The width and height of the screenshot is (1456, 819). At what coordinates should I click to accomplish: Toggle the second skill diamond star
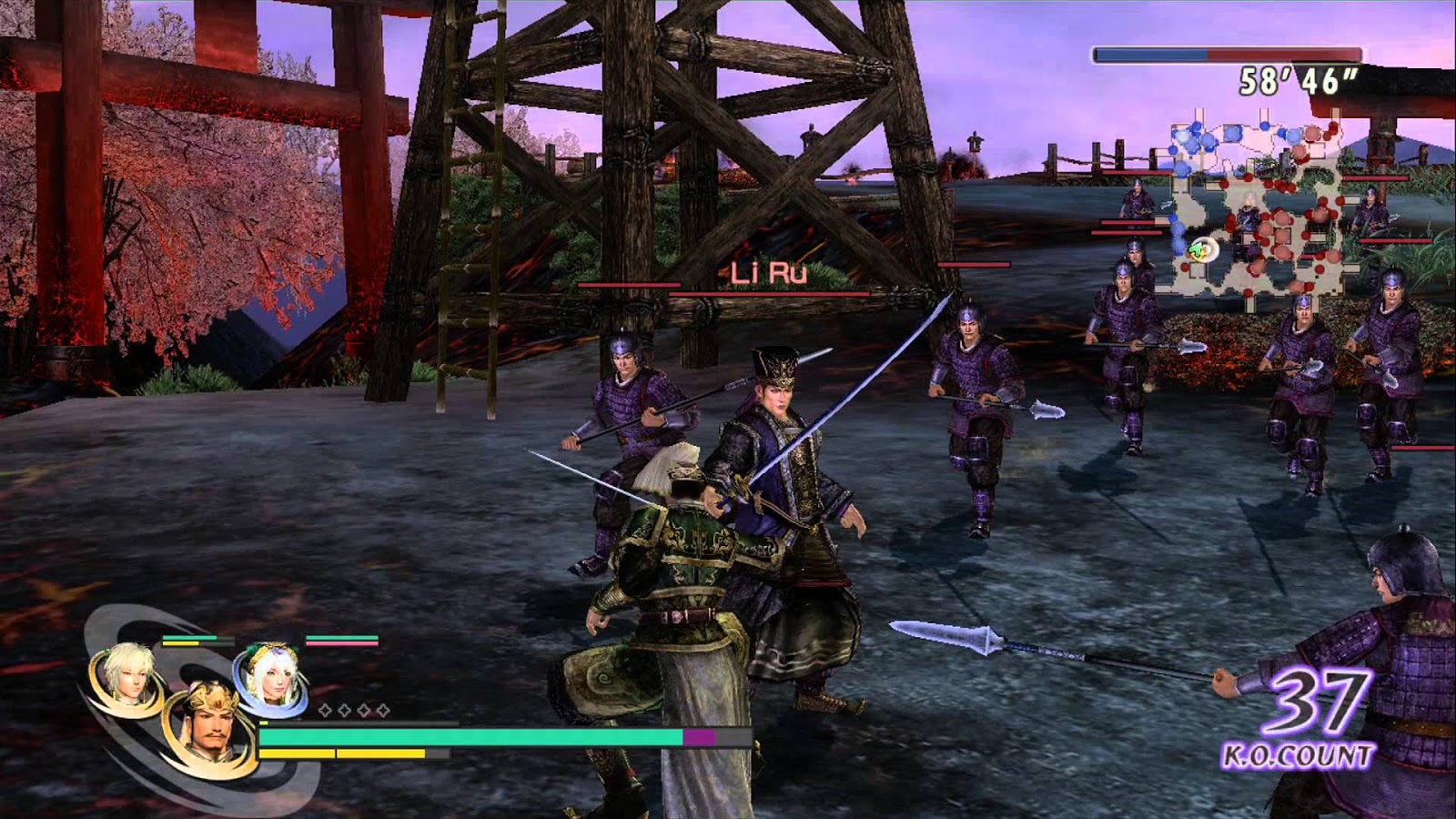click(344, 709)
